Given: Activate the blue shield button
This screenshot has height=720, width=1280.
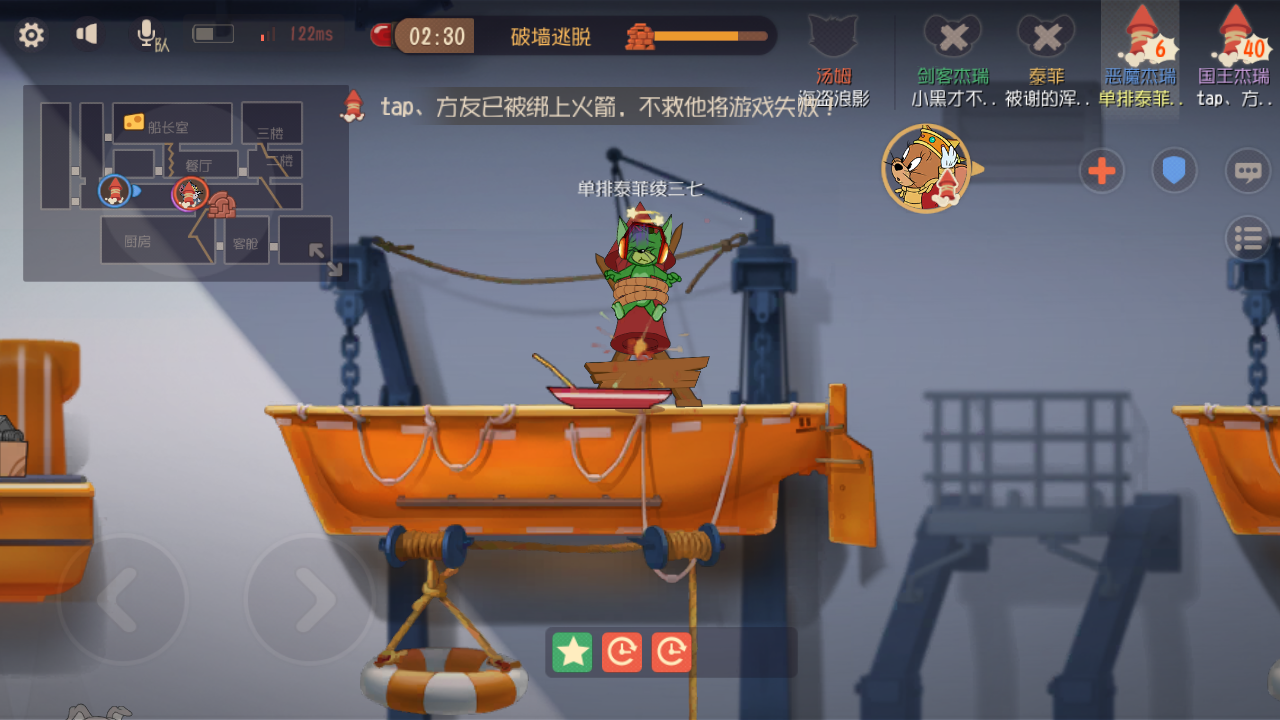Looking at the screenshot, I should tap(1174, 170).
